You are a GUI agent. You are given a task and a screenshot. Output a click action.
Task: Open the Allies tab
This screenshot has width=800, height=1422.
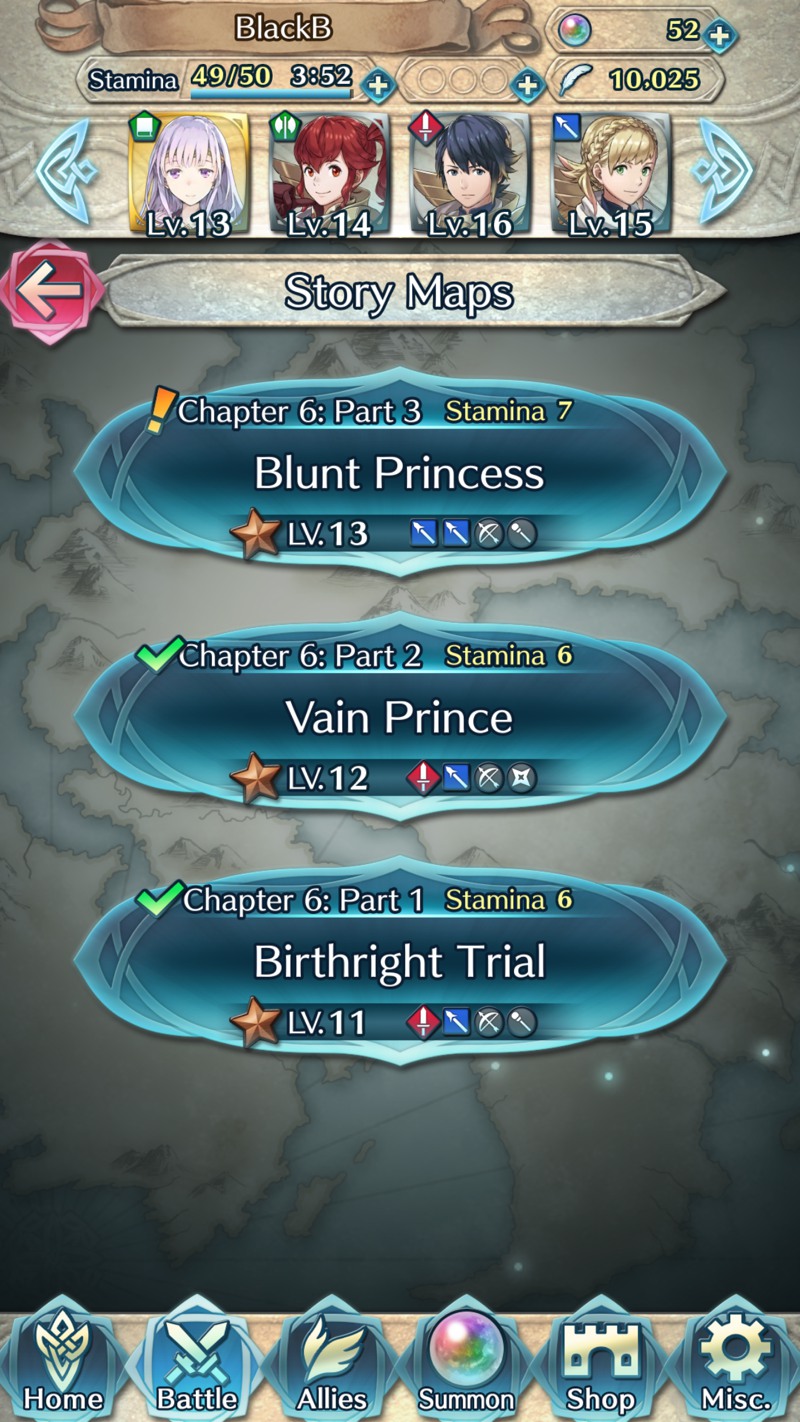333,1366
